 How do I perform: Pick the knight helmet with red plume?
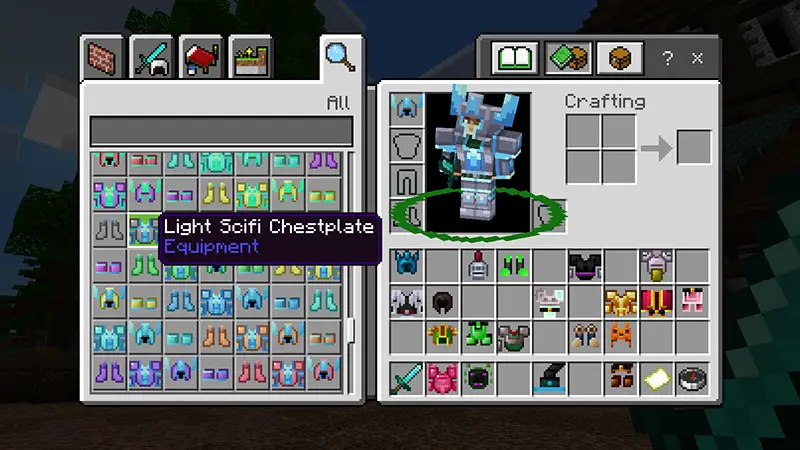pyautogui.click(x=478, y=266)
